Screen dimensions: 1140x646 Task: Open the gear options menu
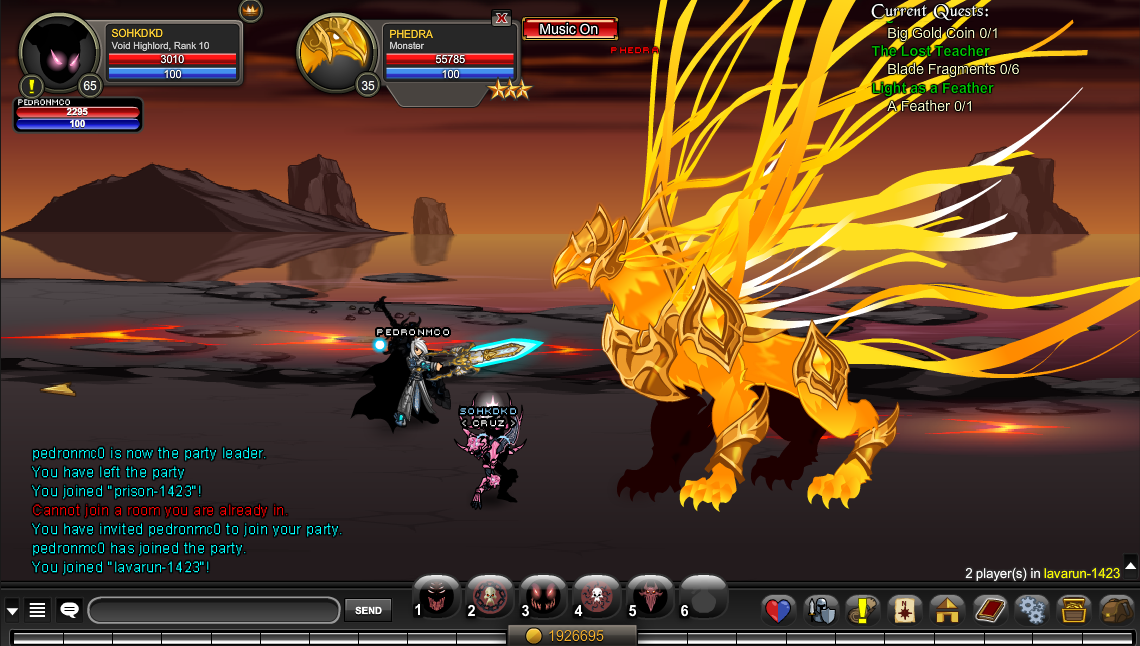click(1030, 610)
